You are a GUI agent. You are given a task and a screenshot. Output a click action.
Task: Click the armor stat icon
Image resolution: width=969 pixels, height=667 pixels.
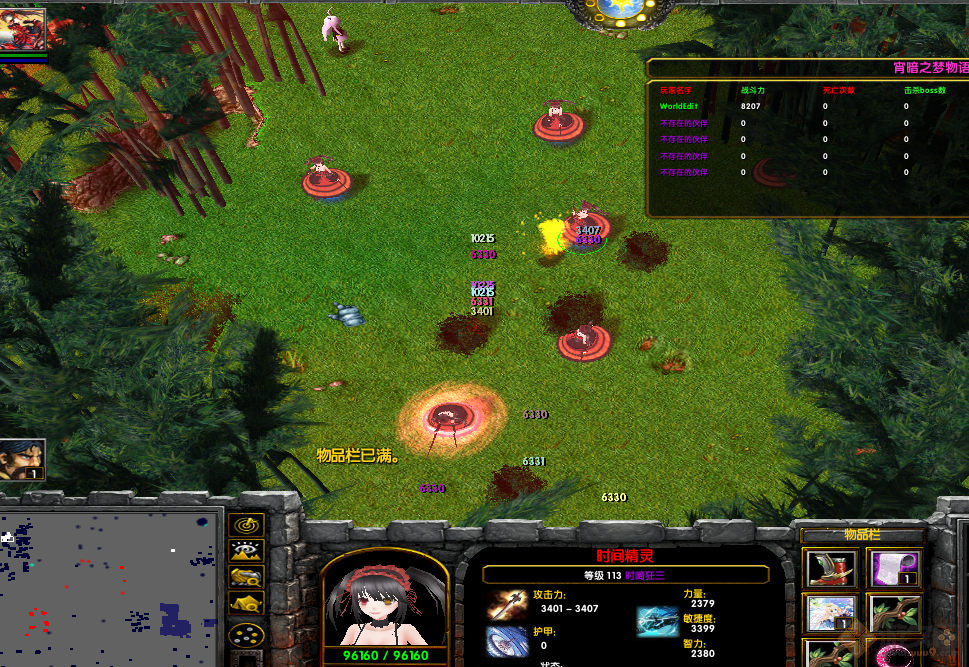(x=507, y=641)
